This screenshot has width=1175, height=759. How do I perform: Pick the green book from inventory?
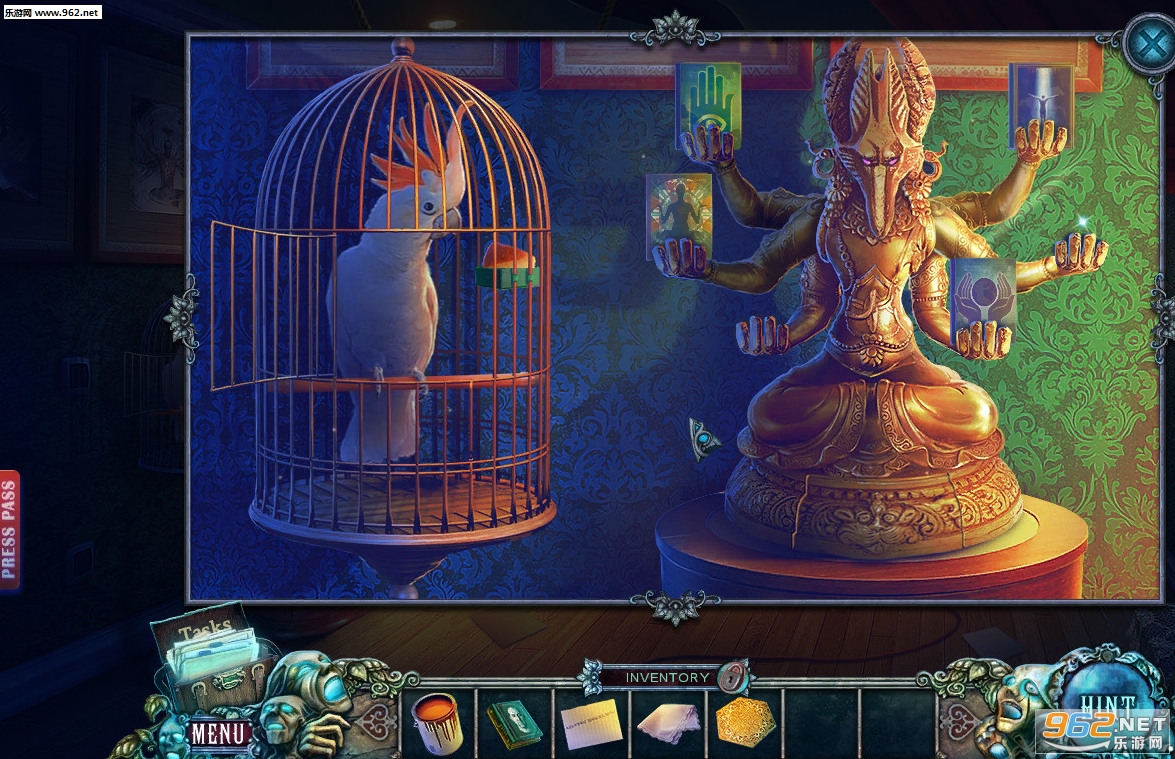click(x=514, y=722)
